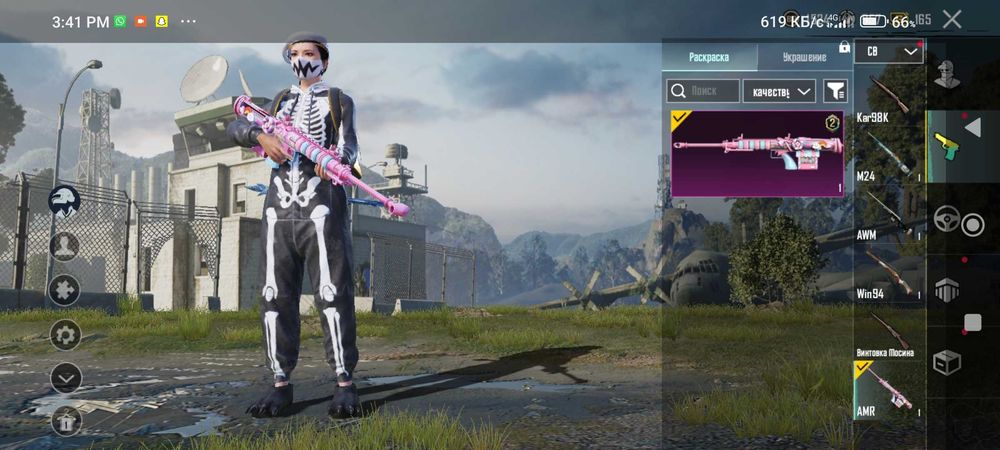Open the character outfit category
The image size is (1000, 450).
(x=946, y=73)
